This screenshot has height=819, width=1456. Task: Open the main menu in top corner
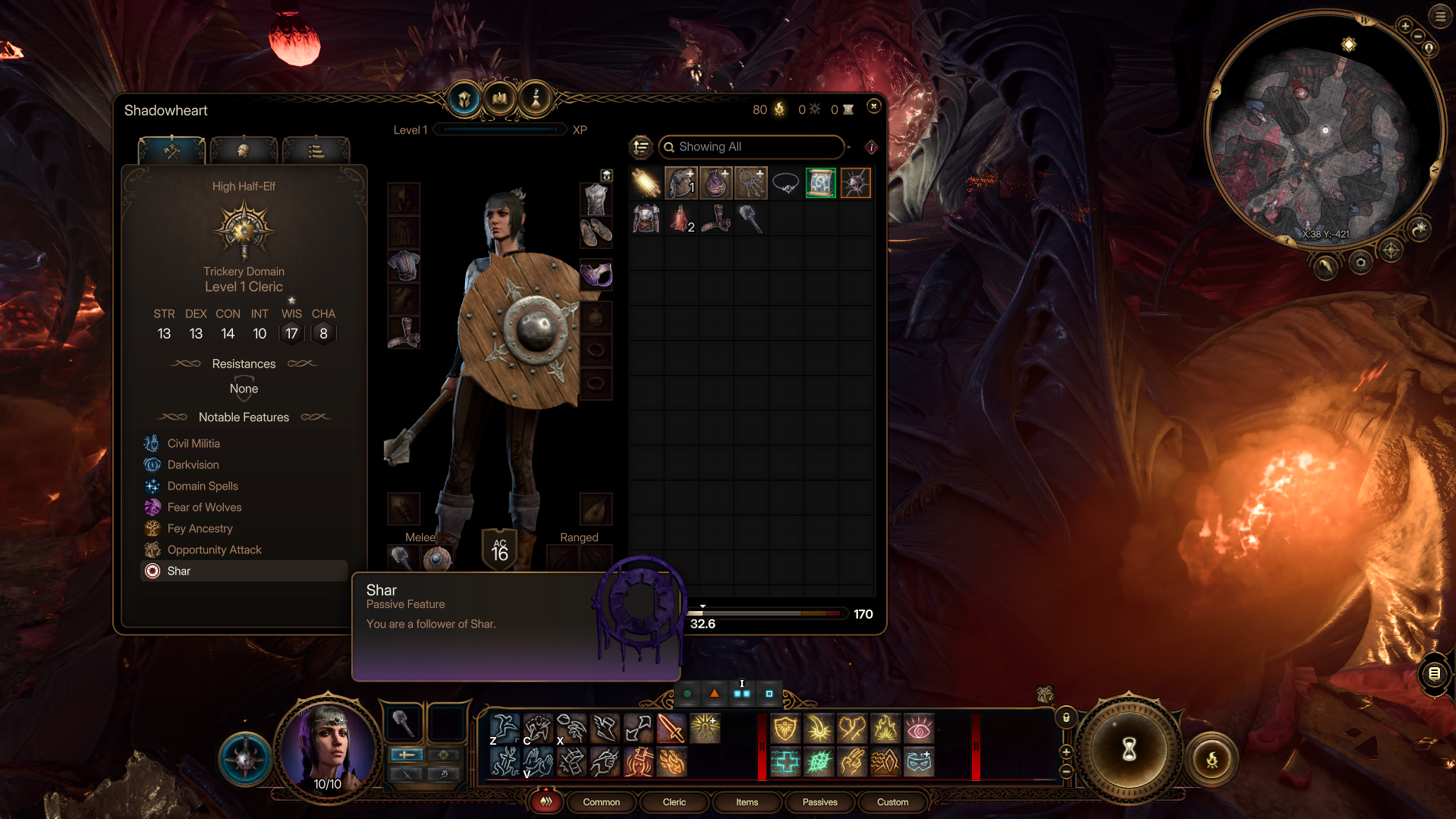[1439, 16]
